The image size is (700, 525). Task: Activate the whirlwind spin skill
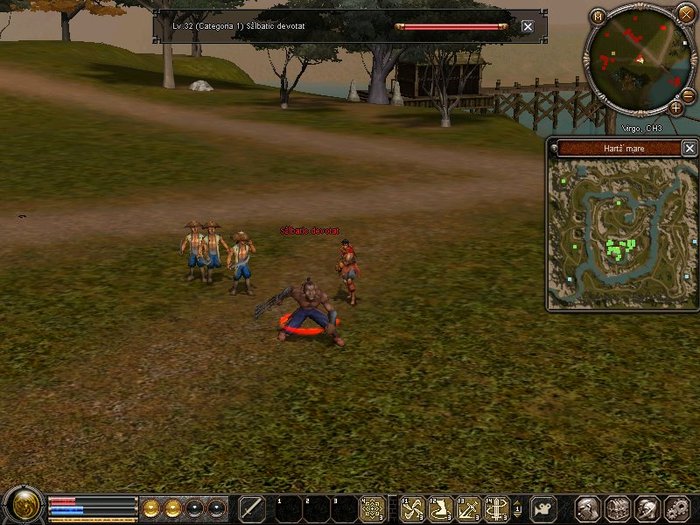point(496,509)
